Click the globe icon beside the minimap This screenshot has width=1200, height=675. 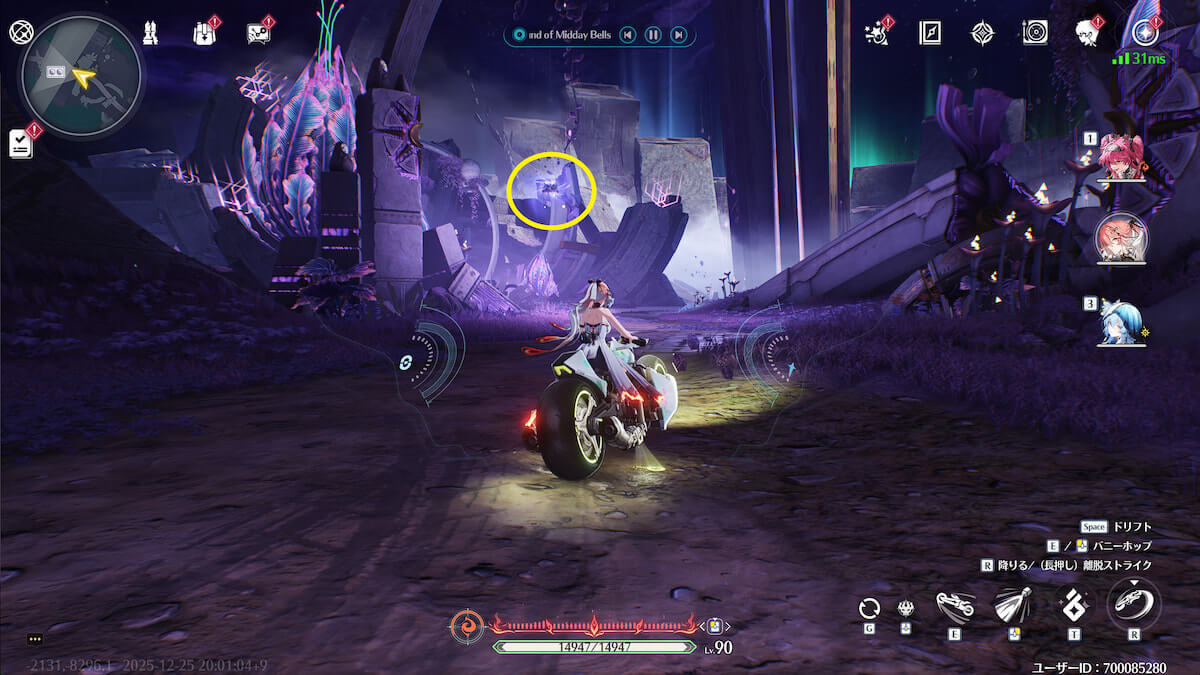(x=21, y=31)
